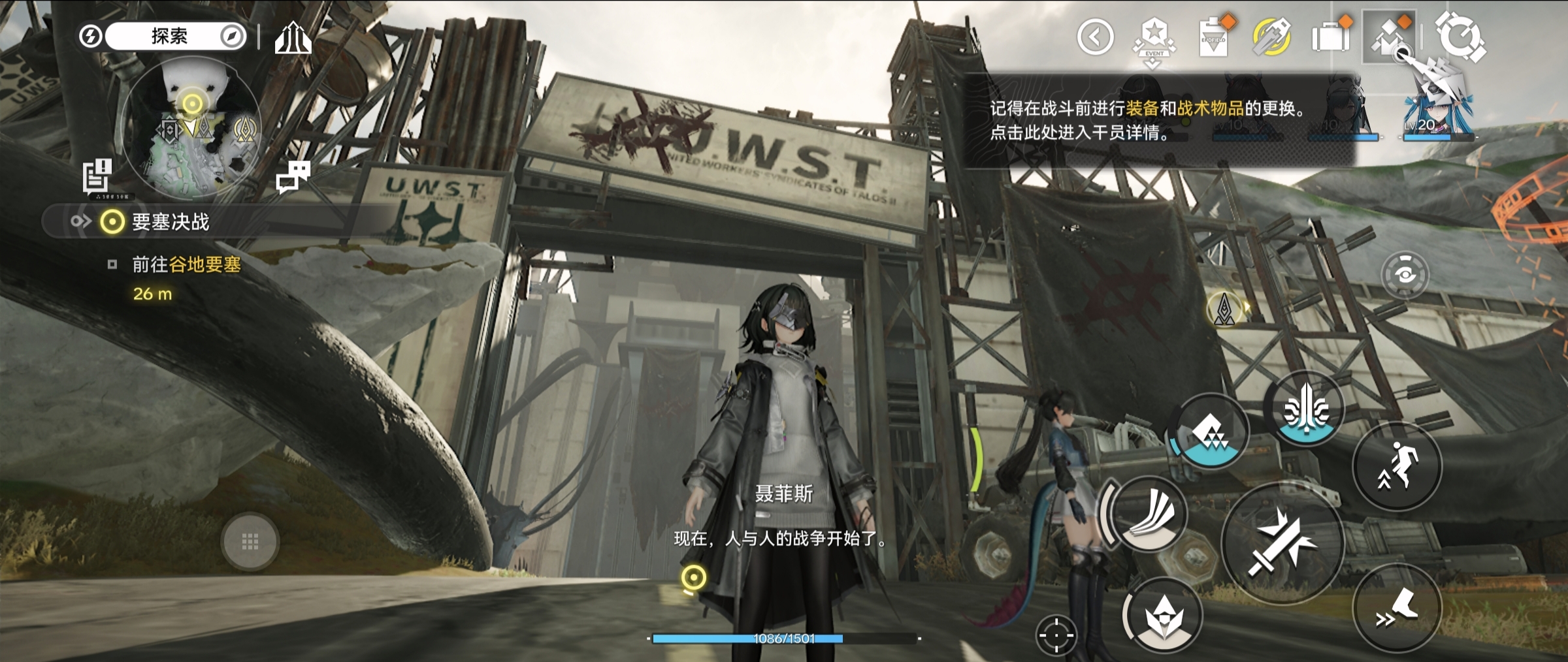Use the jump button with running figure
Image resolution: width=1568 pixels, height=662 pixels.
point(1397,467)
